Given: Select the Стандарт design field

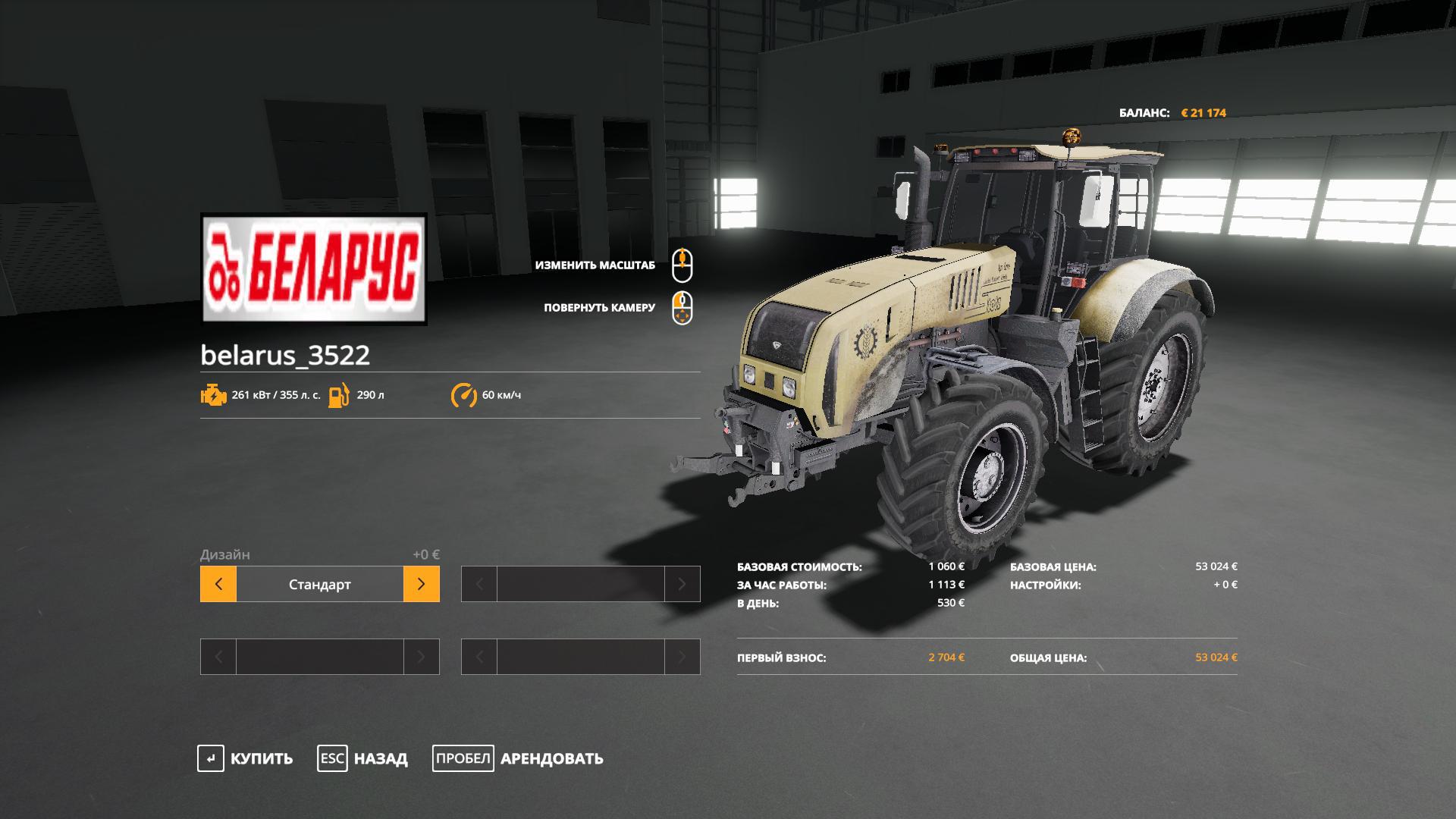Looking at the screenshot, I should click(319, 584).
